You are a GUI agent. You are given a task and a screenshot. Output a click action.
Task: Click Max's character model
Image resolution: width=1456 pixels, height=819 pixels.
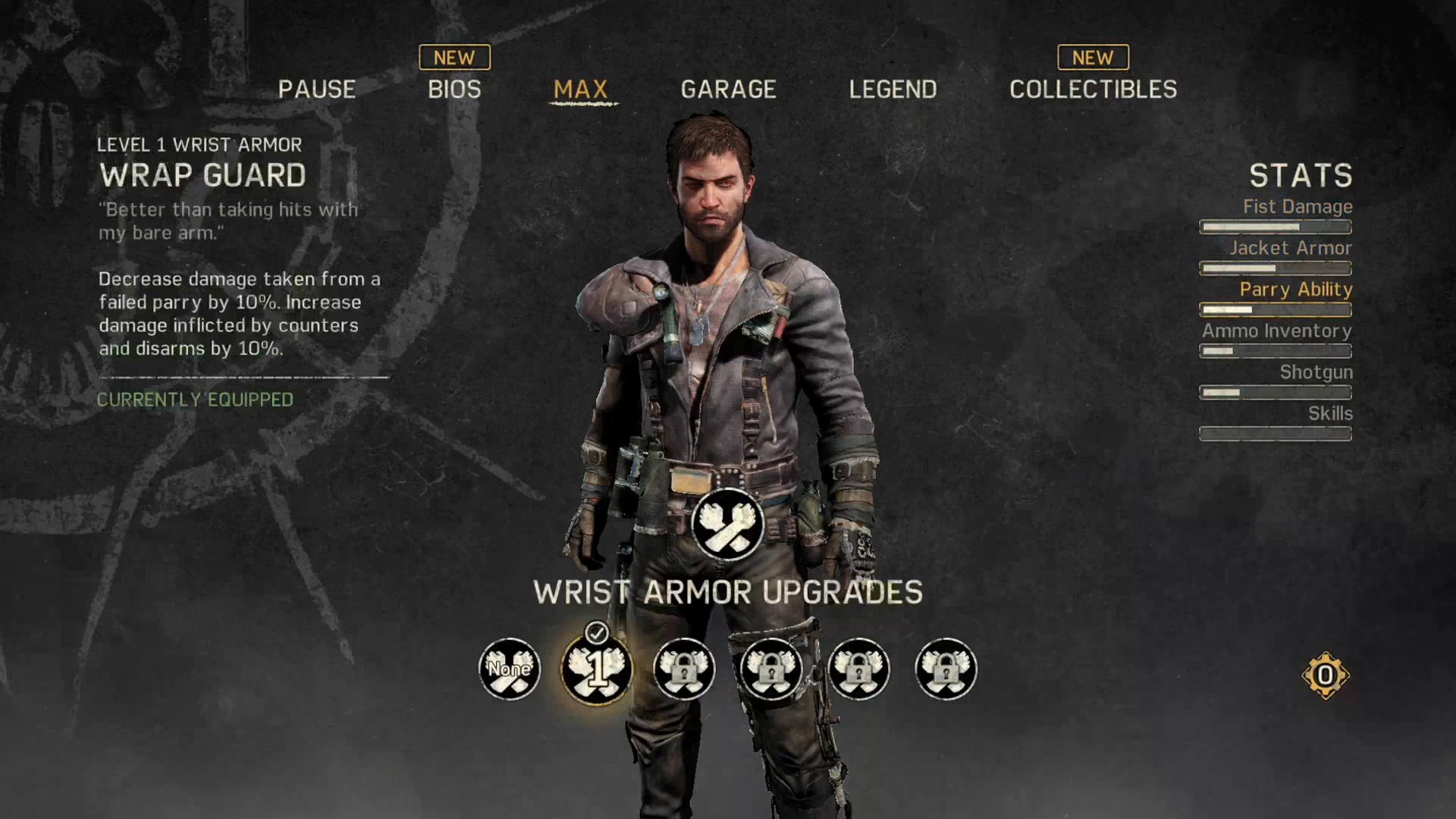(724, 341)
